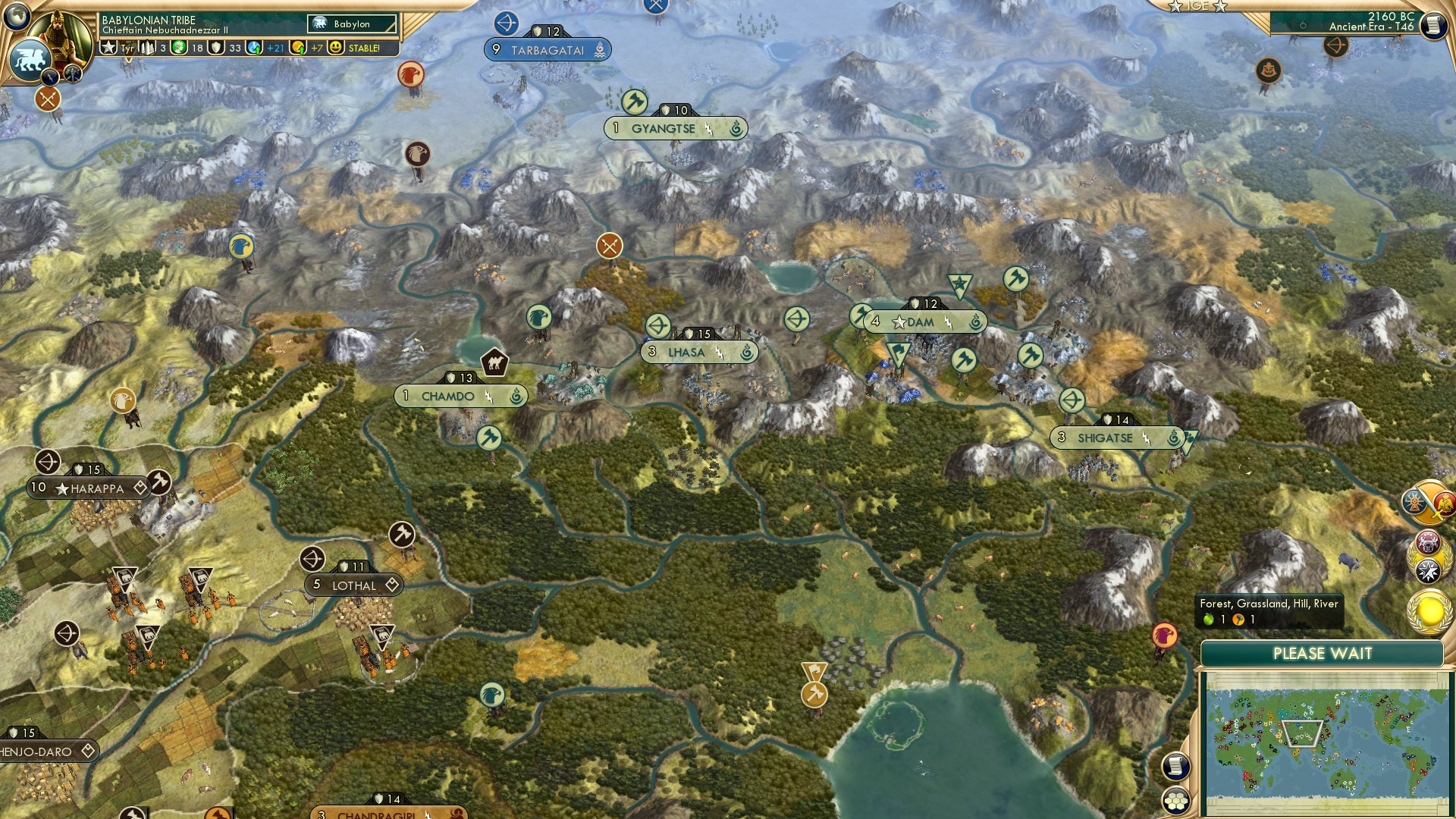Open the Social Policies medal icon
Viewport: 1456px width, 819px height.
[x=1429, y=544]
